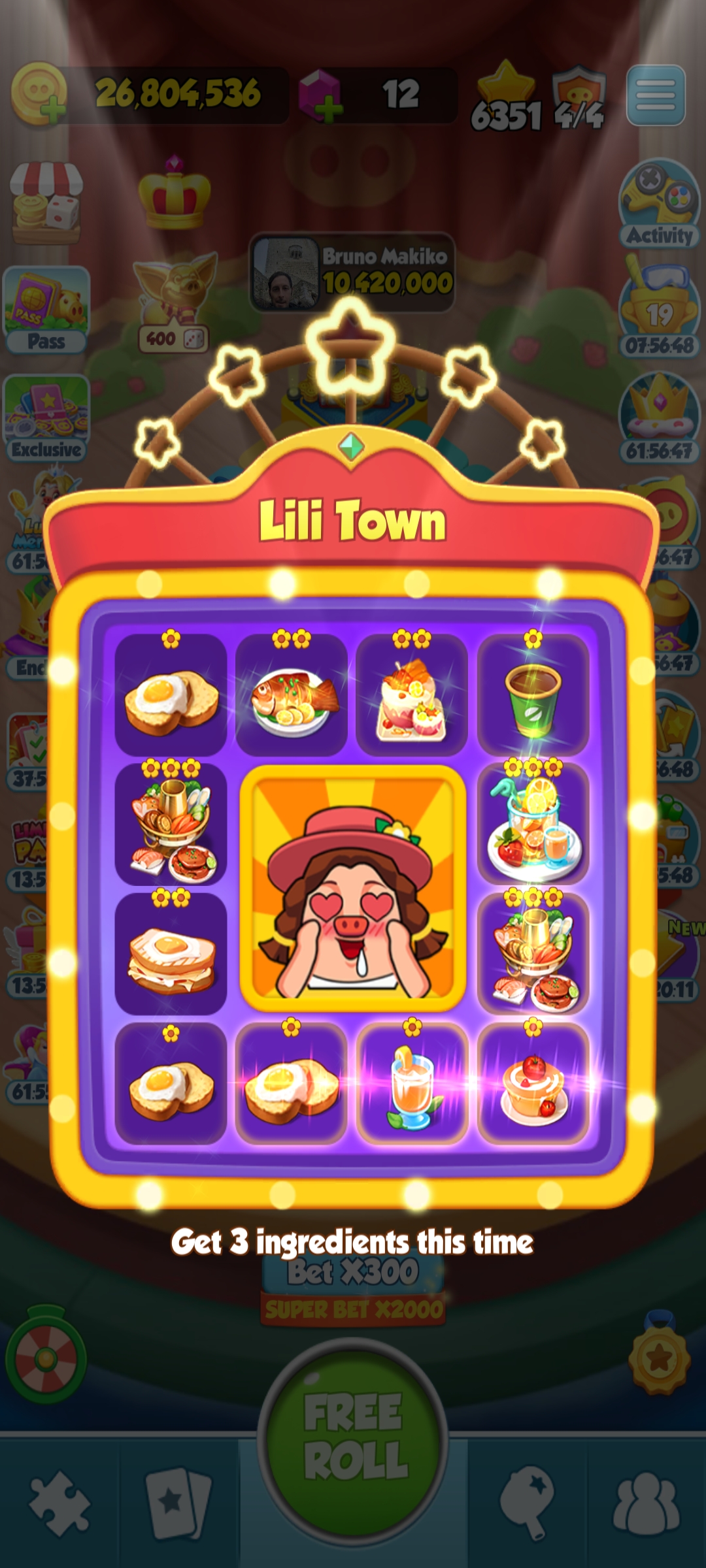Viewport: 706px width, 1568px height.
Task: Open the hamburger menu
Action: (x=656, y=95)
